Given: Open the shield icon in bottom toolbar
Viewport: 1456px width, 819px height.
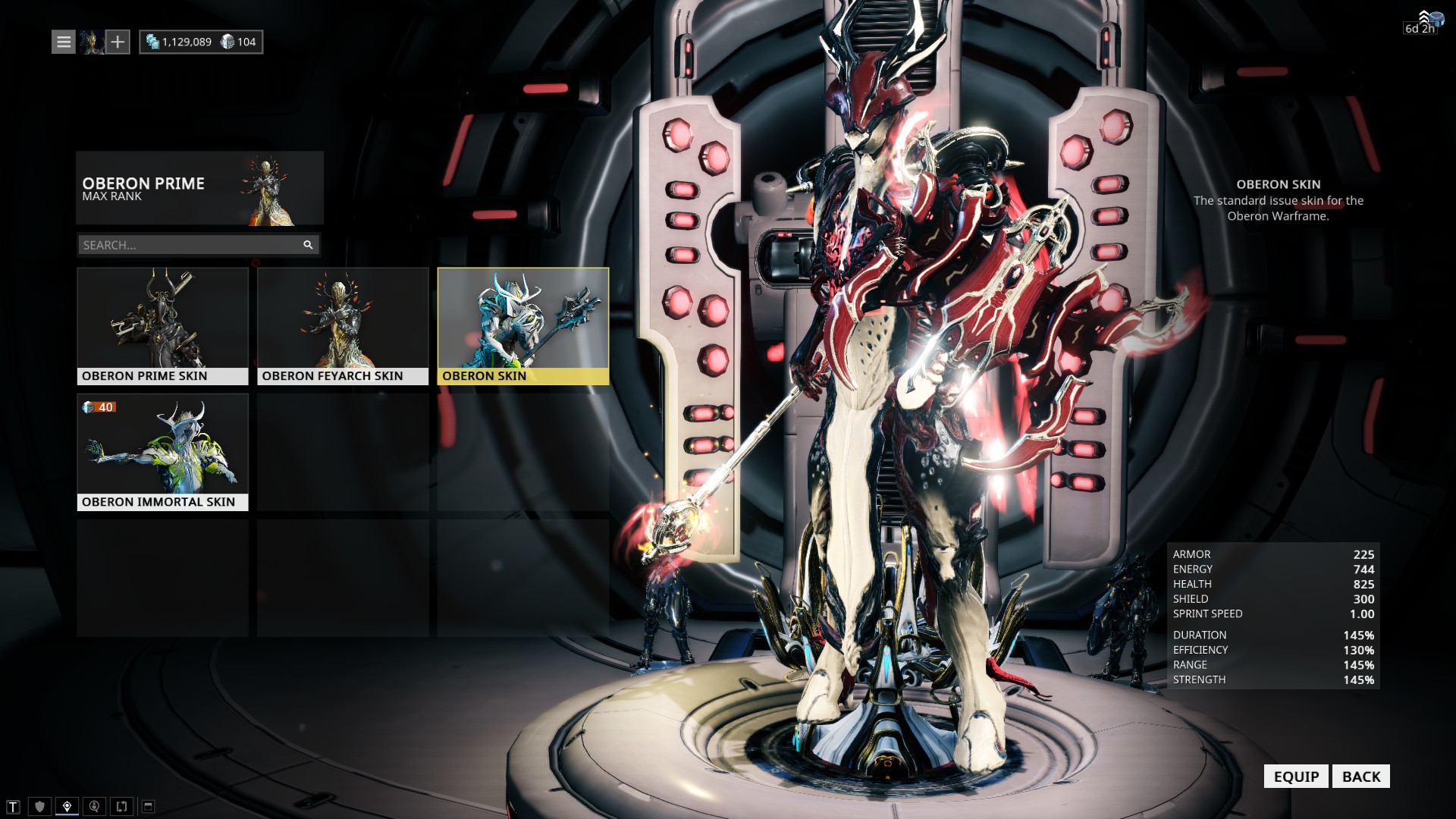Looking at the screenshot, I should [x=40, y=806].
